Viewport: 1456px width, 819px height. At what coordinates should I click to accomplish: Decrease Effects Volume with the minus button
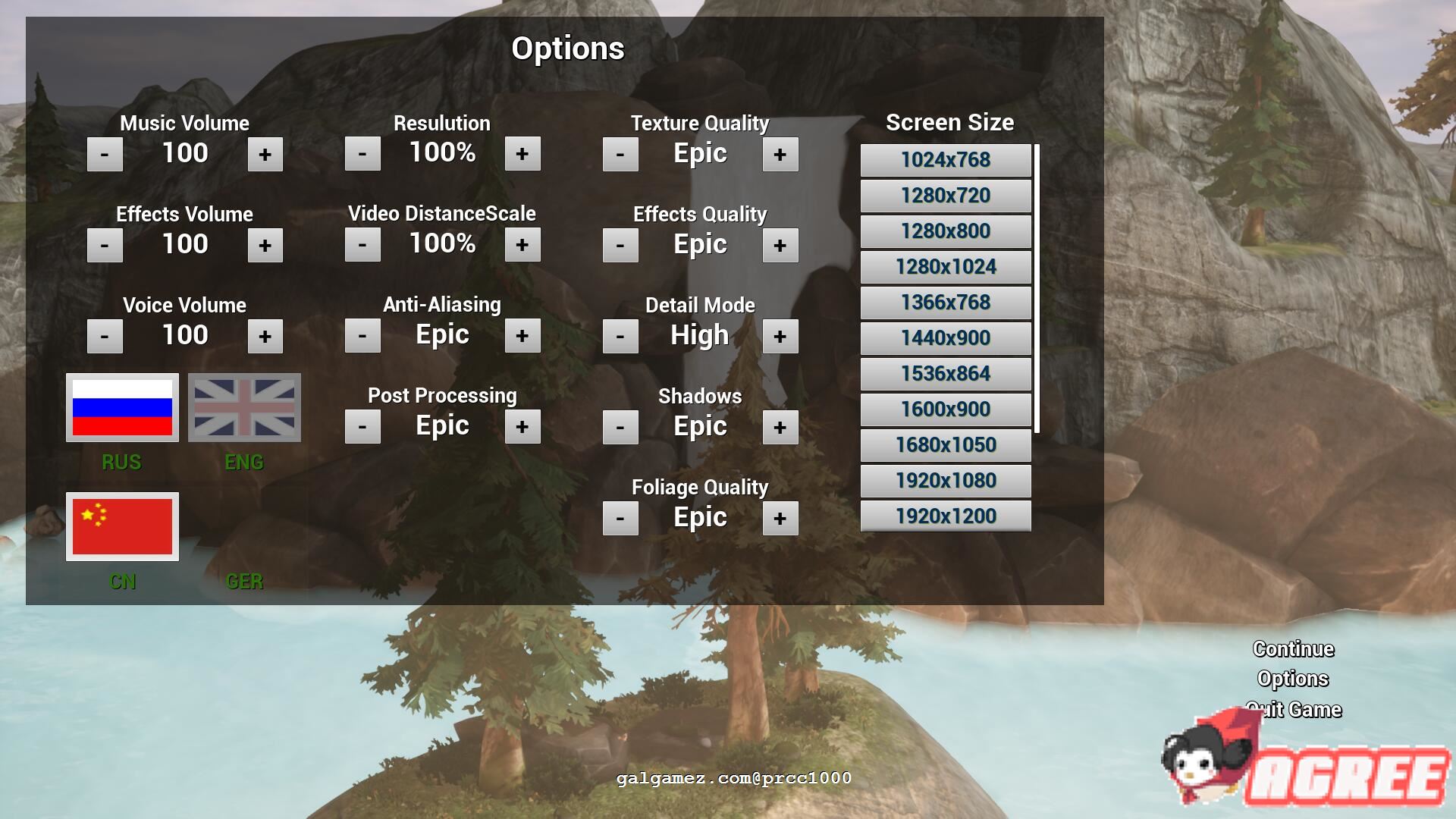pyautogui.click(x=105, y=246)
